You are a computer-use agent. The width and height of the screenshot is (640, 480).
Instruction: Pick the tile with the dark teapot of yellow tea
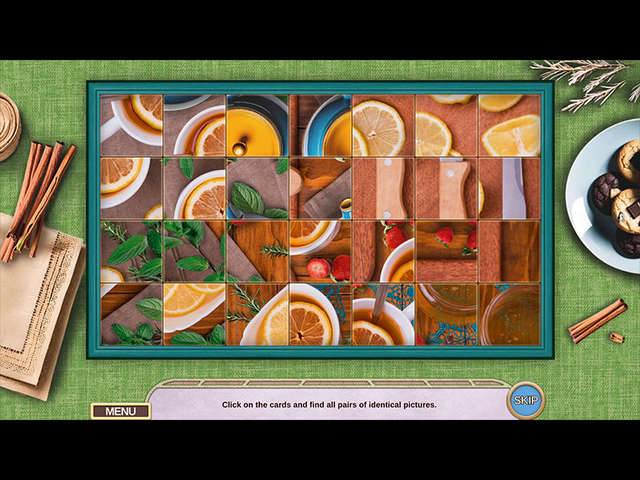257,126
